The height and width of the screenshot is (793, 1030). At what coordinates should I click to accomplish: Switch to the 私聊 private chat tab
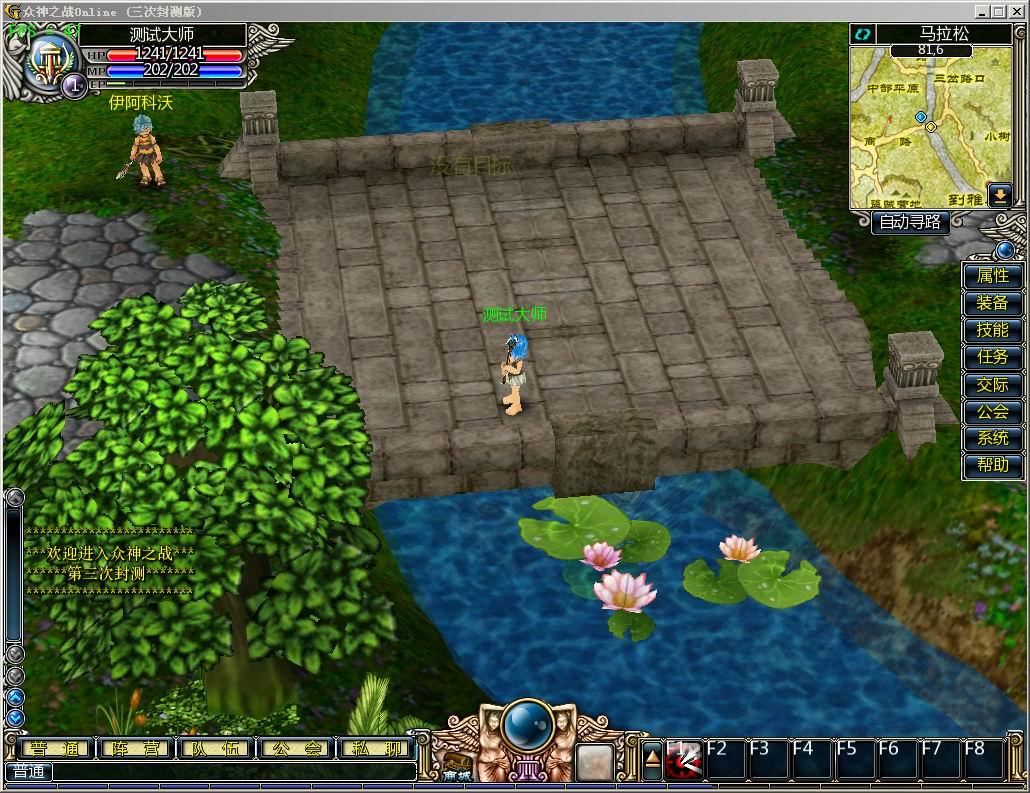pos(376,749)
